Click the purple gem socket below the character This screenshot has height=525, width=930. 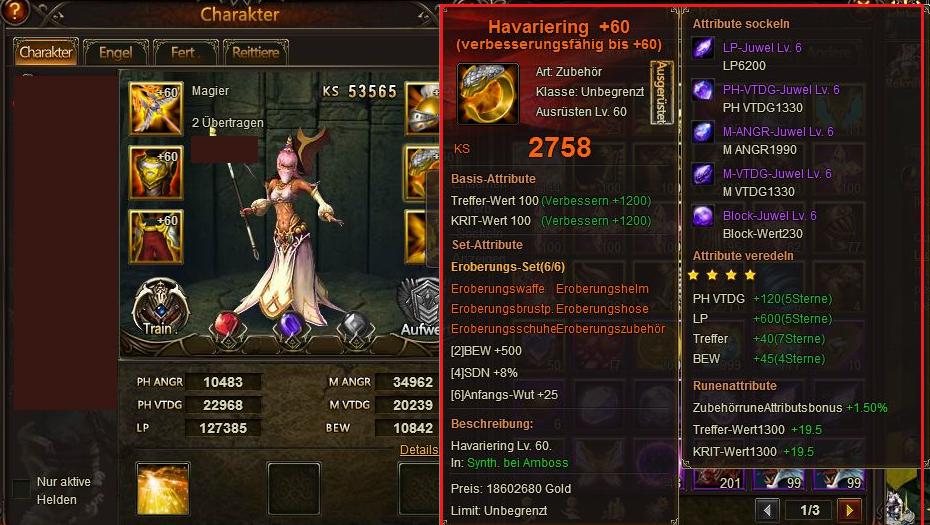(x=290, y=327)
